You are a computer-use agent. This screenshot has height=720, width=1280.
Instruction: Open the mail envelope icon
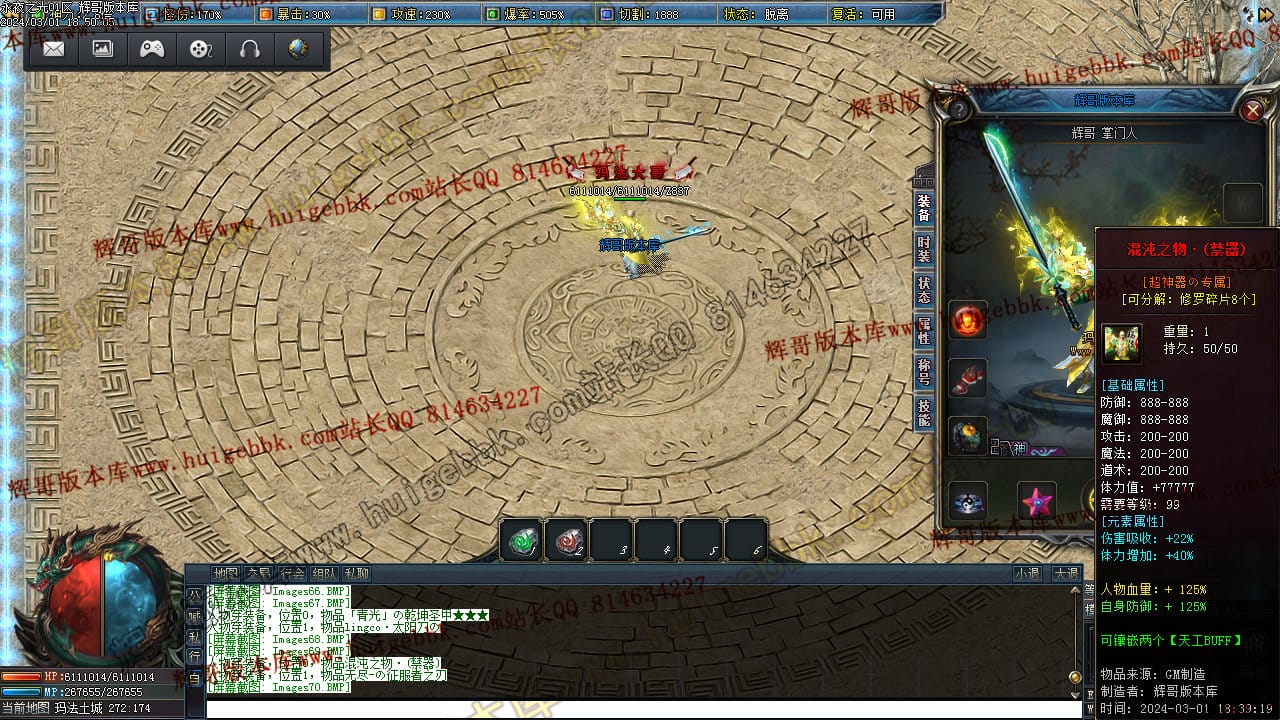point(54,49)
